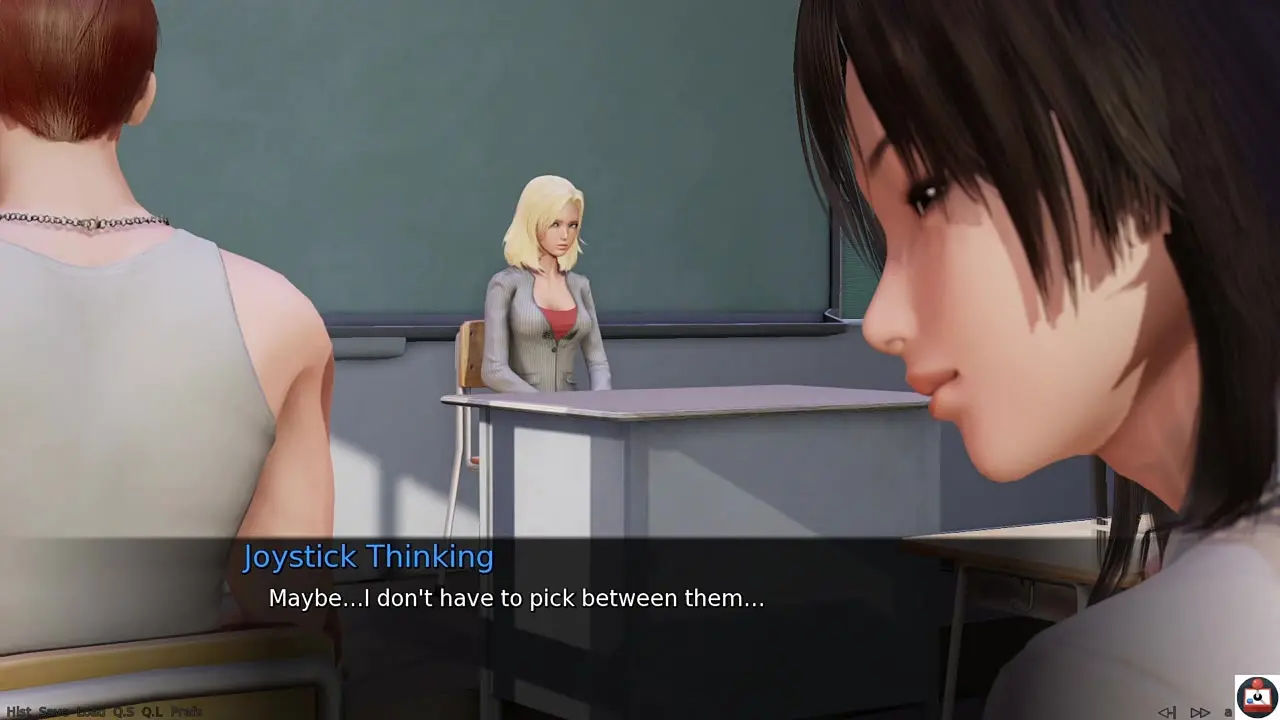Click the Q.S quick save button

click(x=123, y=712)
